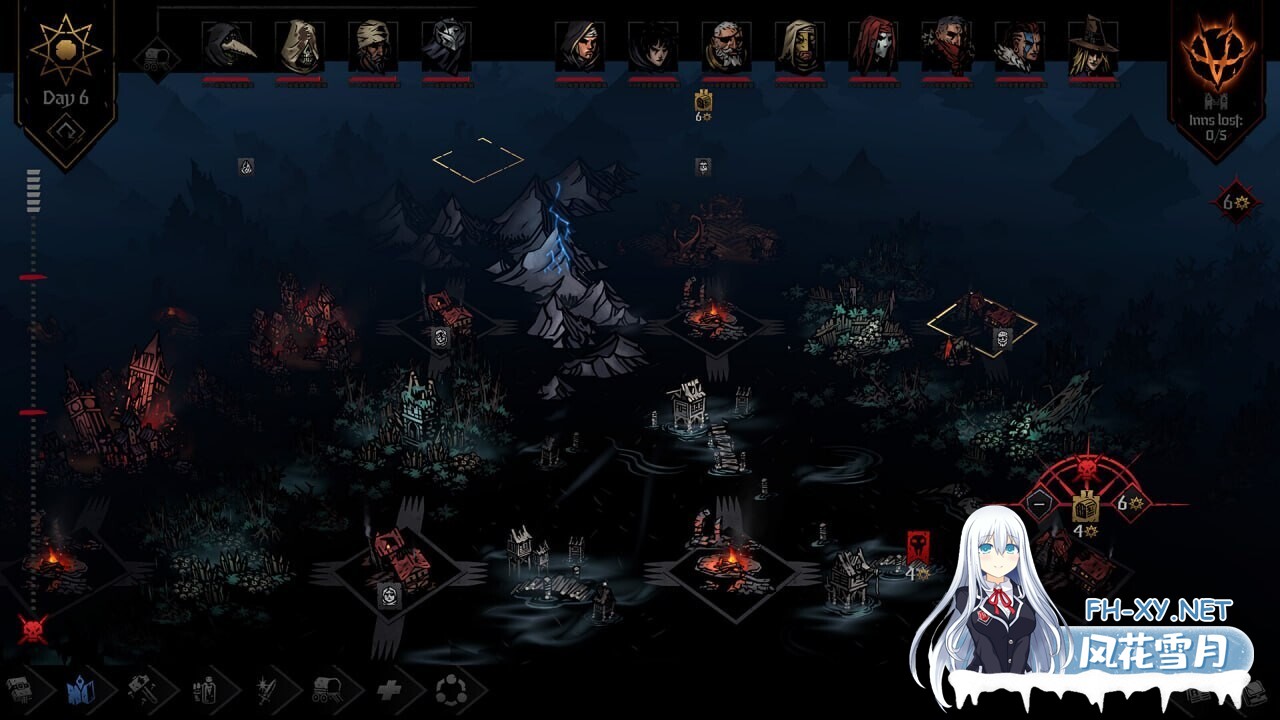Open the stagecoach wagon tab
Viewport: 1280px width, 720px height.
click(x=326, y=688)
